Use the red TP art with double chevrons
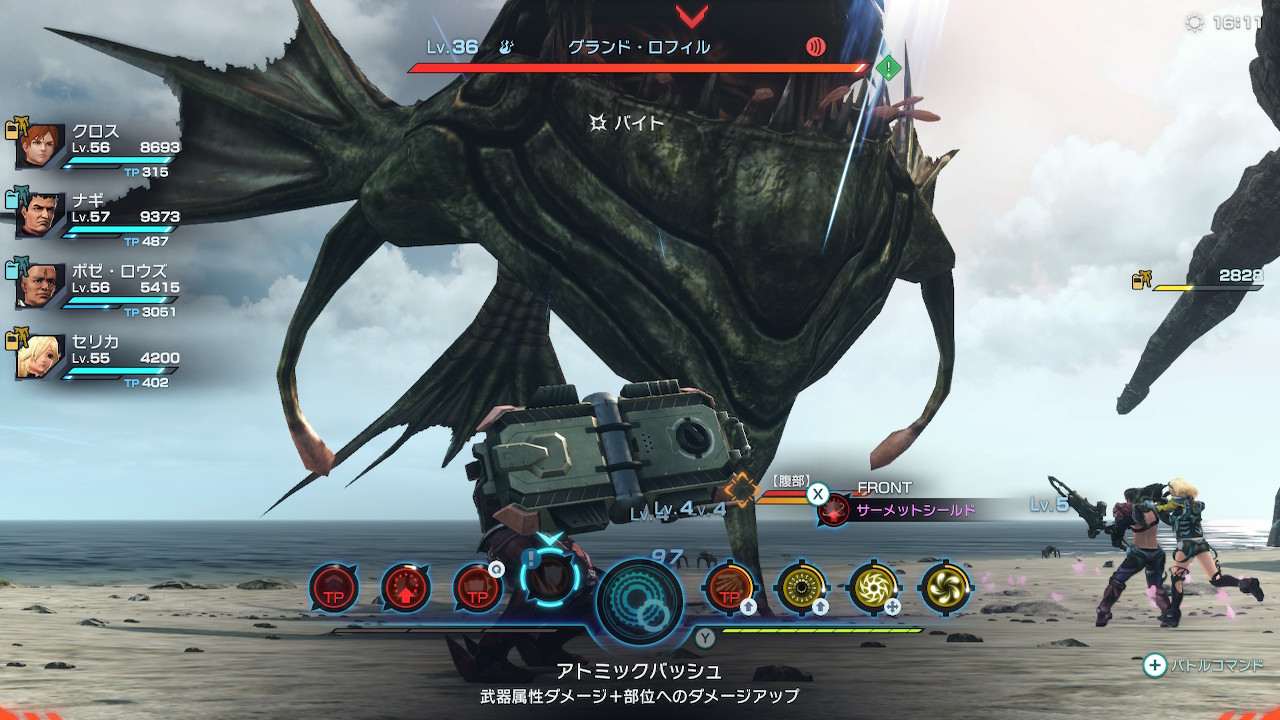The image size is (1280, 720). (334, 589)
